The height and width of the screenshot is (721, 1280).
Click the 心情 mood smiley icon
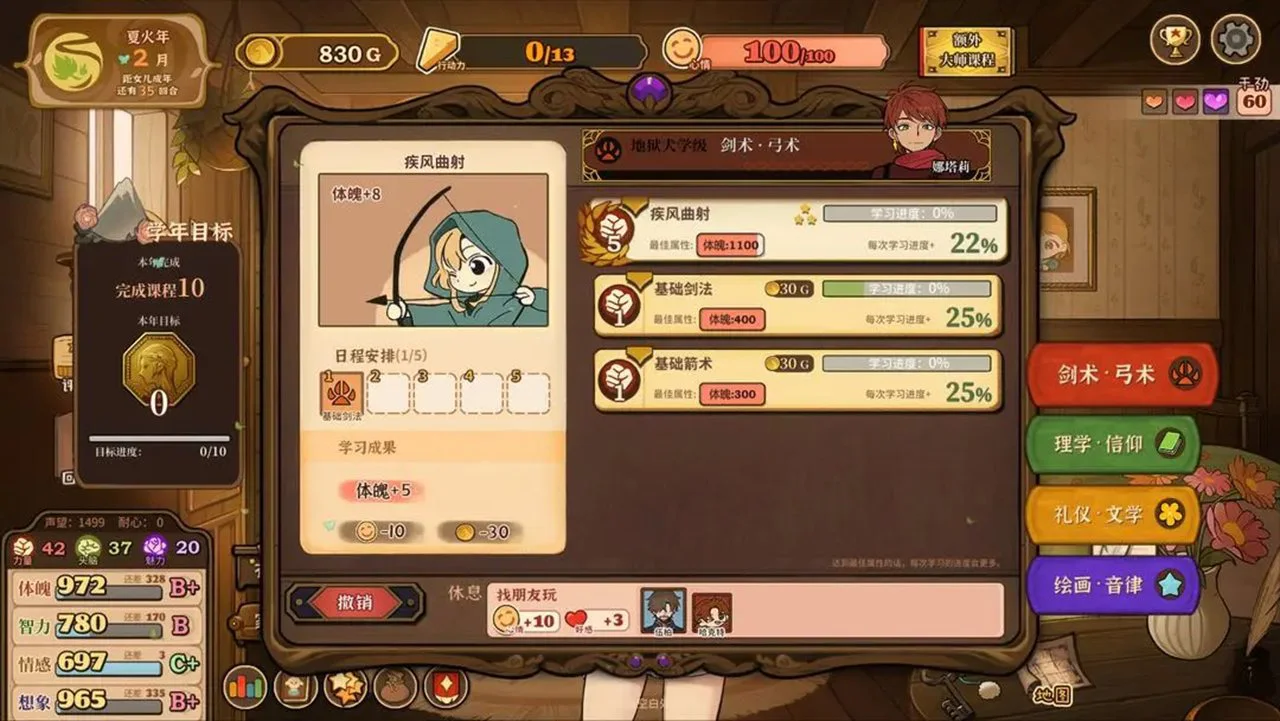682,46
